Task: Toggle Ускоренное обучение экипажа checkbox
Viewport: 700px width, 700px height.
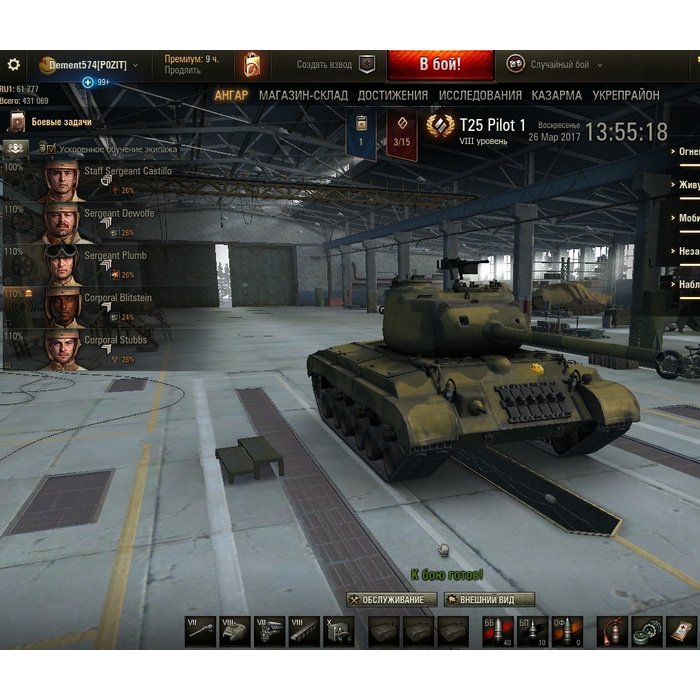Action: coord(44,148)
